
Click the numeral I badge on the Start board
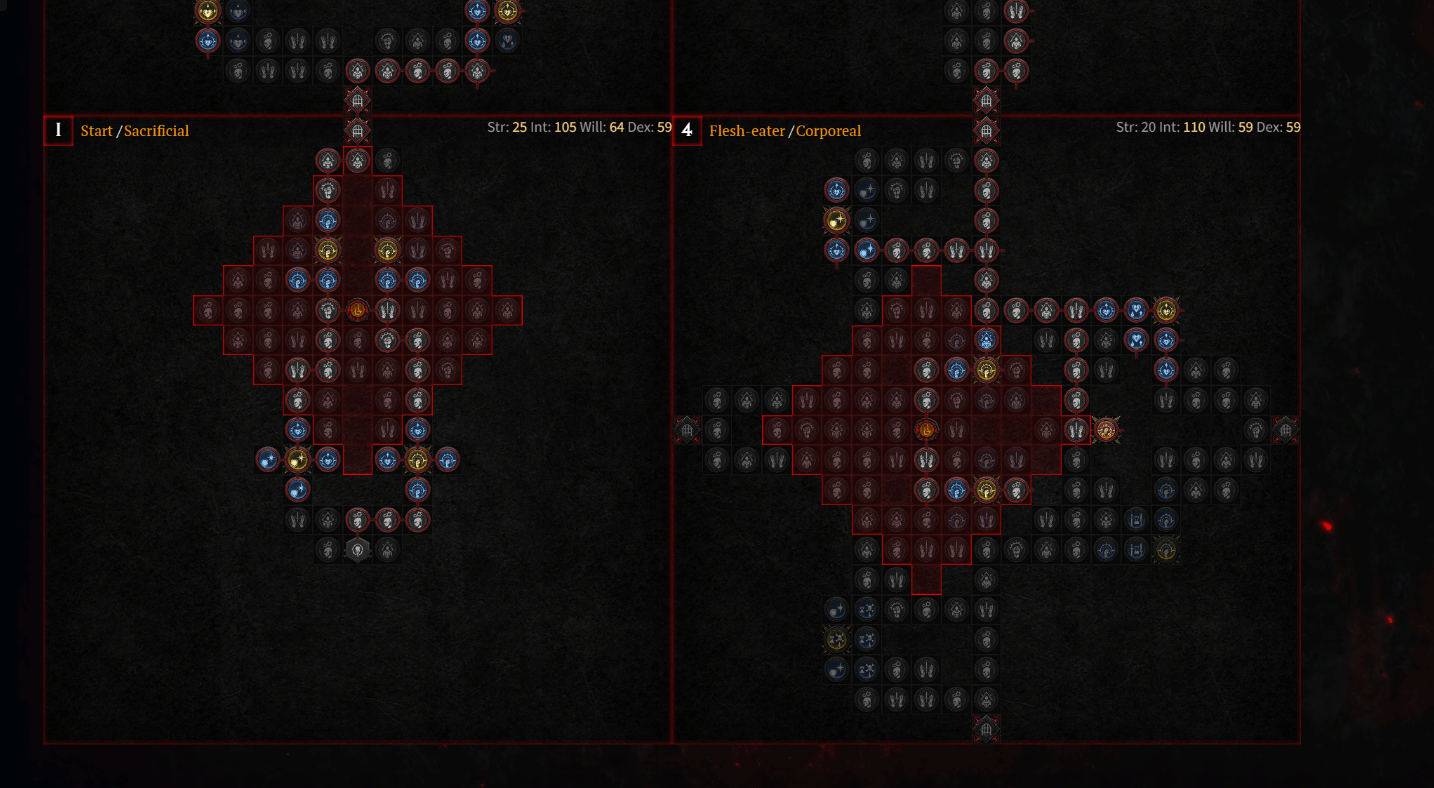click(58, 130)
